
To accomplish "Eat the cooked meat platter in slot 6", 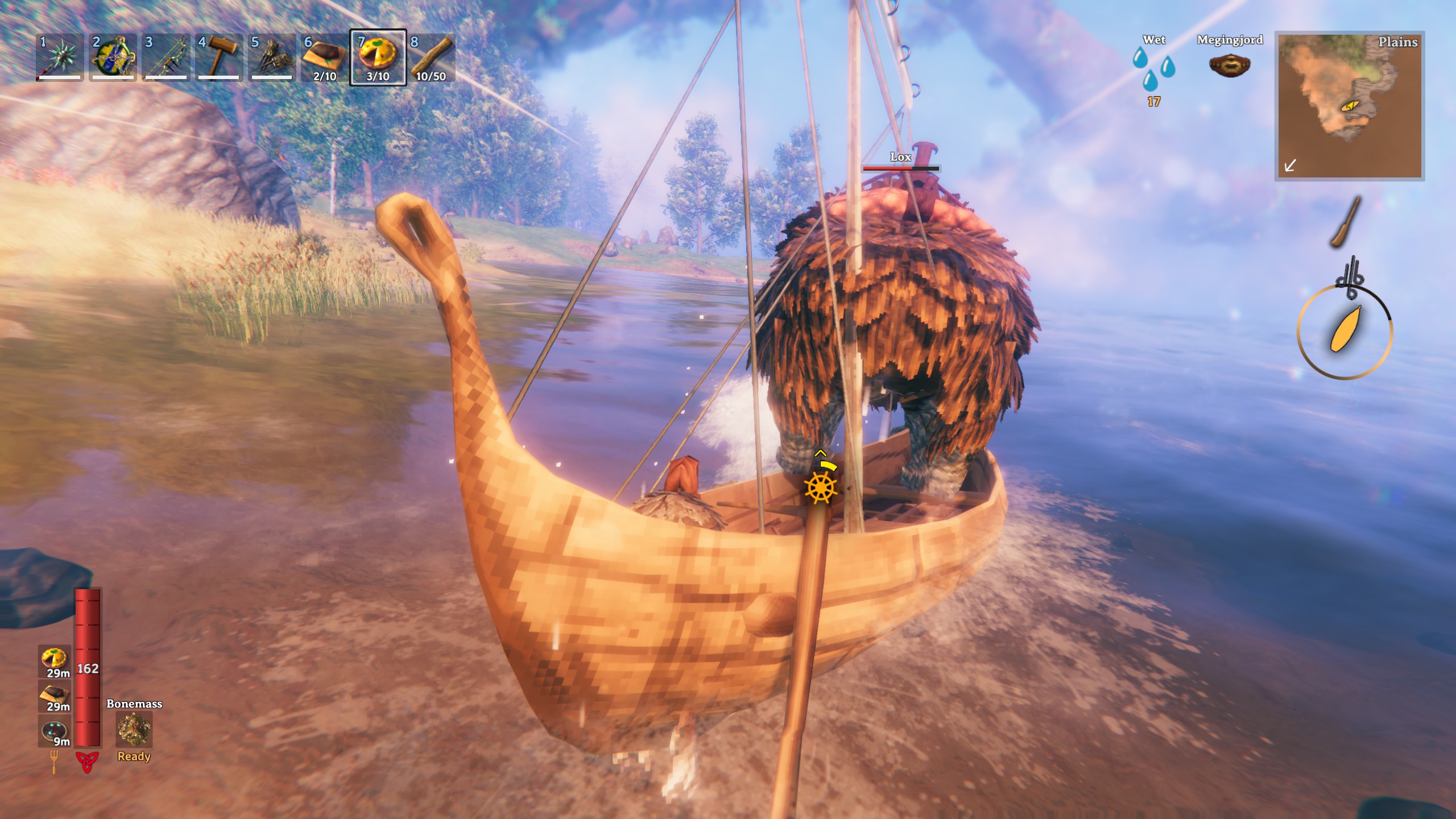I will pos(325,57).
